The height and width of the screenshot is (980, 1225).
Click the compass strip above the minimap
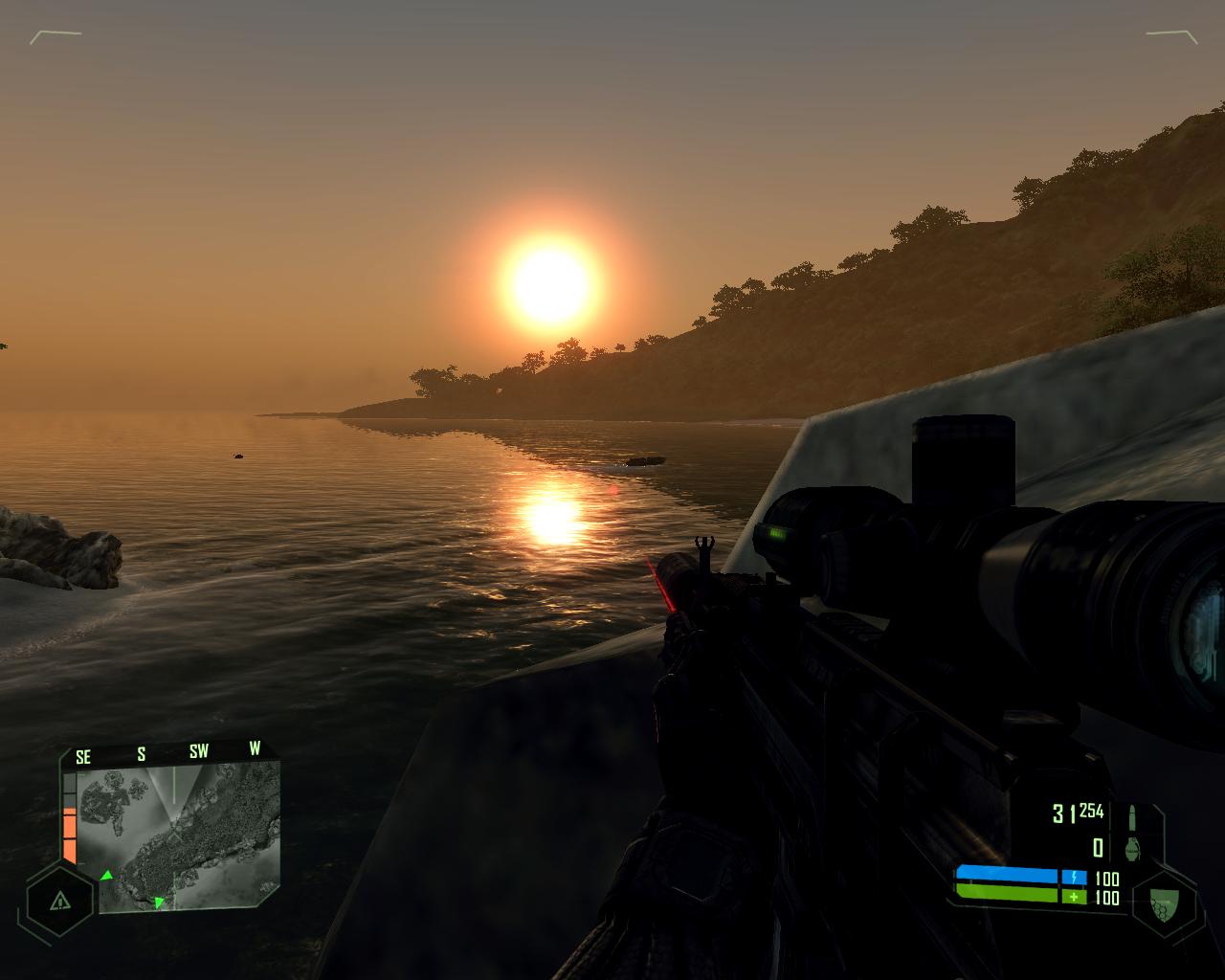pyautogui.click(x=170, y=753)
